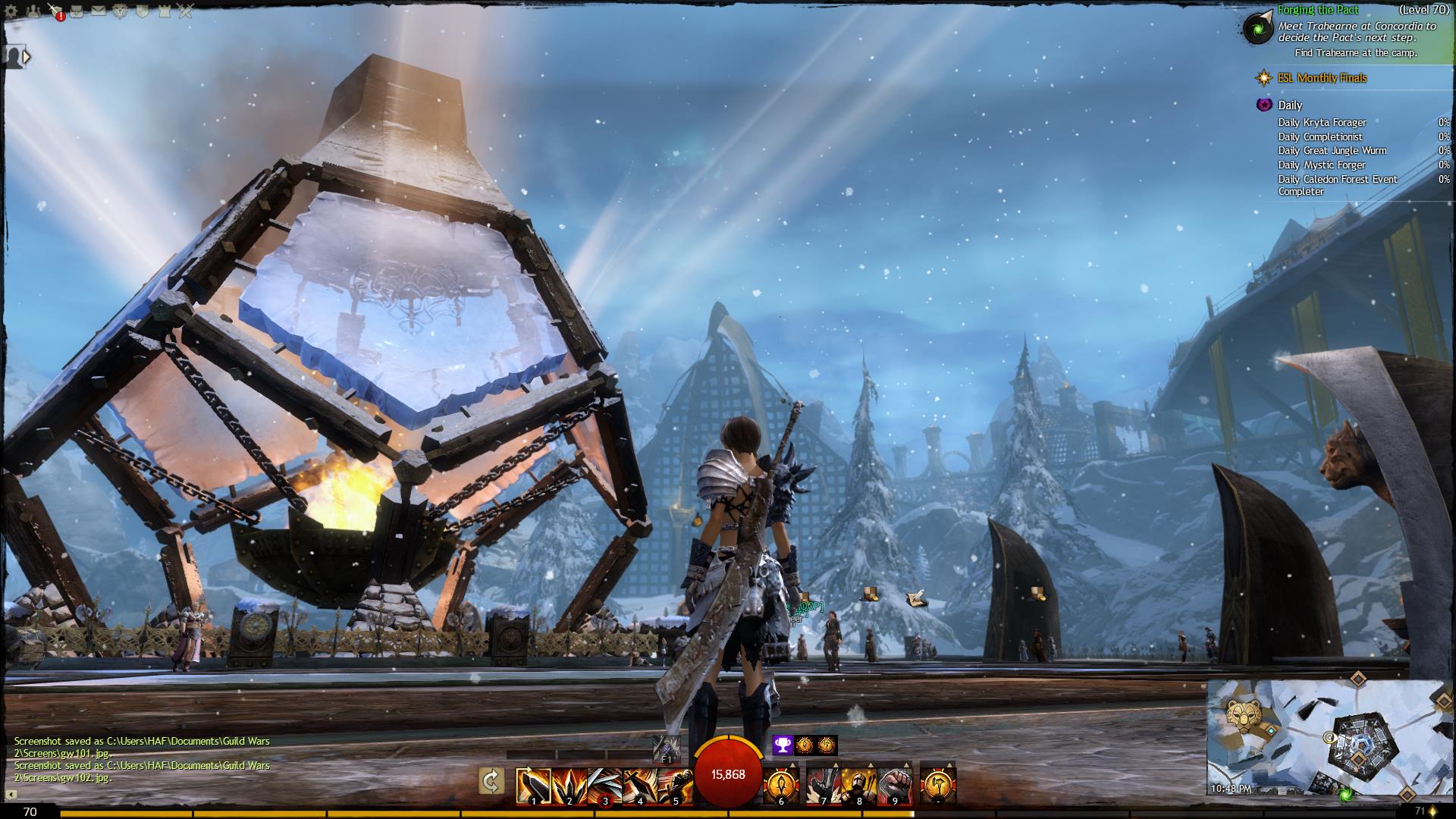Open the contacts and friends panel

coord(33,11)
